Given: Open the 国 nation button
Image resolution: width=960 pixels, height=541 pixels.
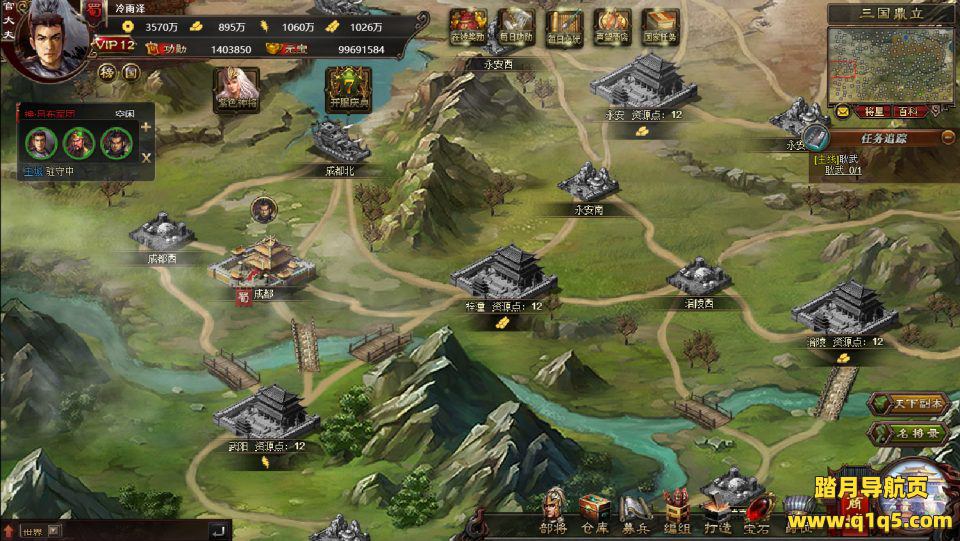Looking at the screenshot, I should coord(130,72).
